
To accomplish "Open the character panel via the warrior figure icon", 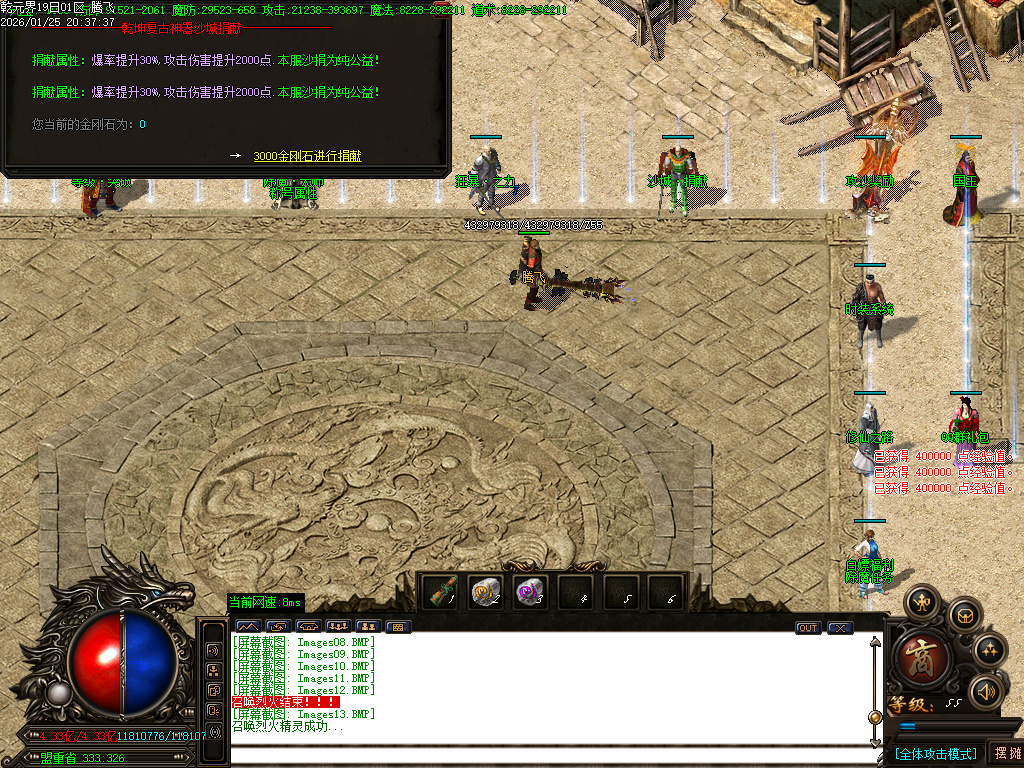I will click(x=921, y=603).
